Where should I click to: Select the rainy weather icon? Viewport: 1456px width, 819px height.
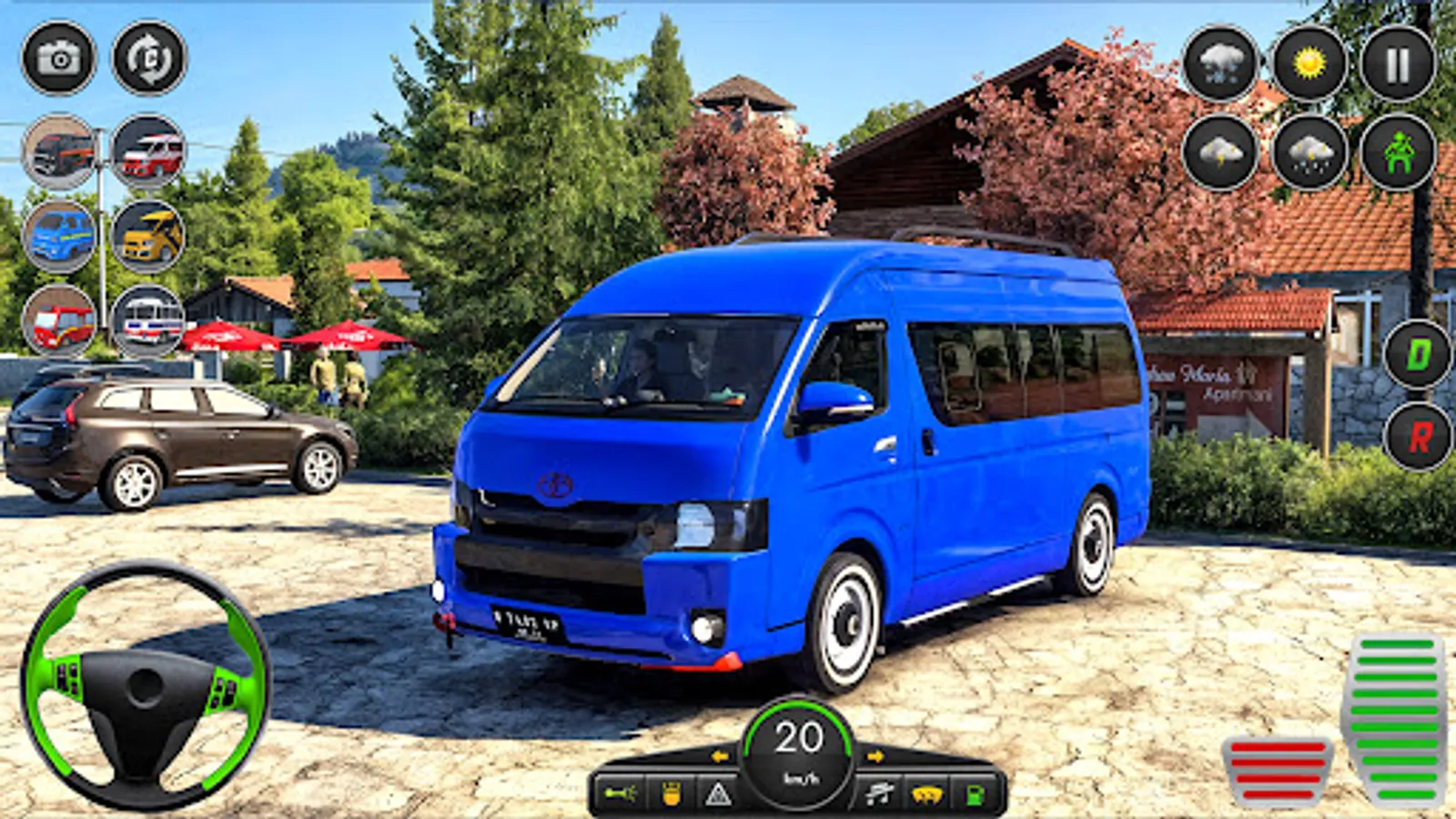point(1309,155)
